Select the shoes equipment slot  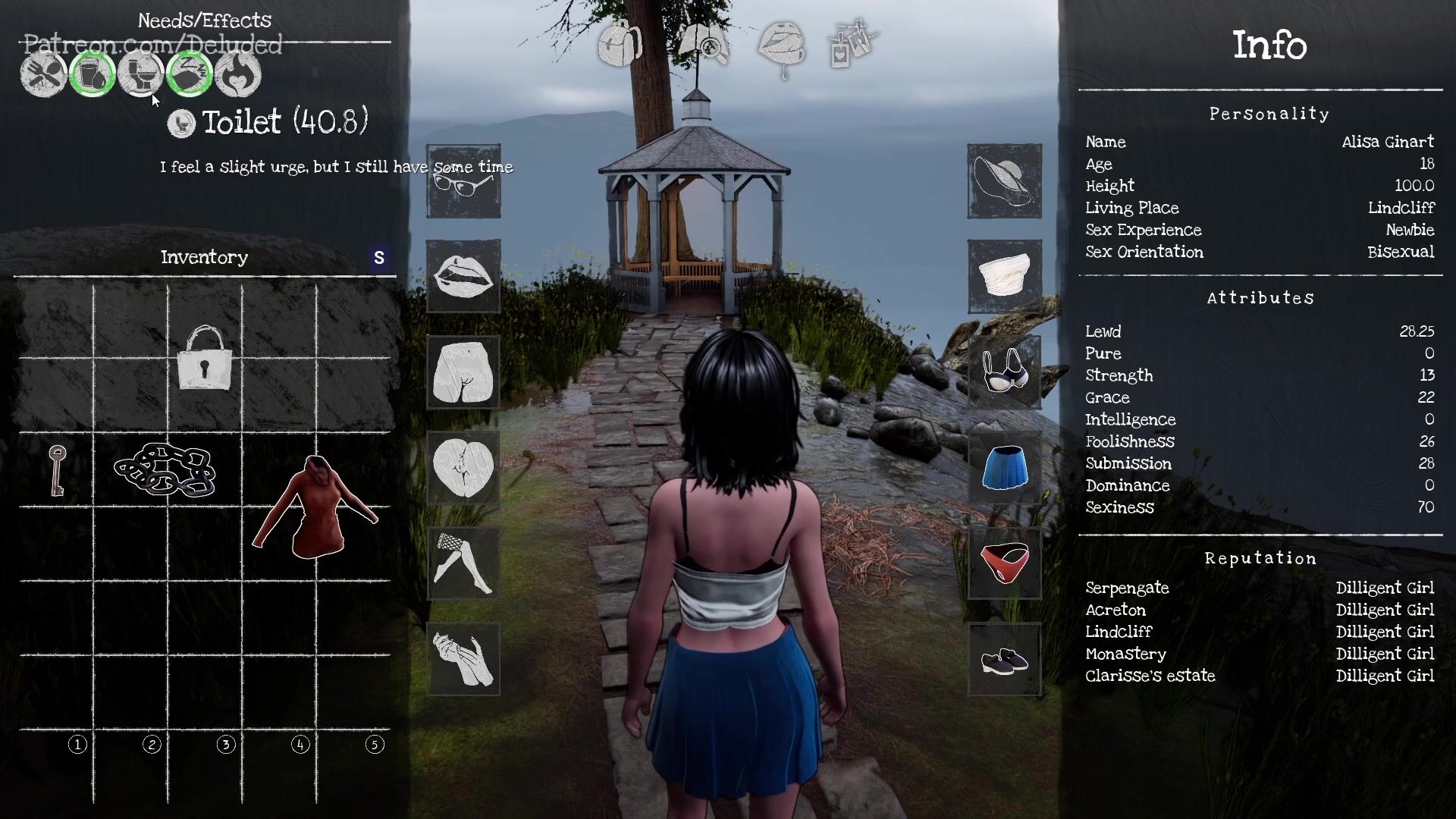click(1004, 660)
